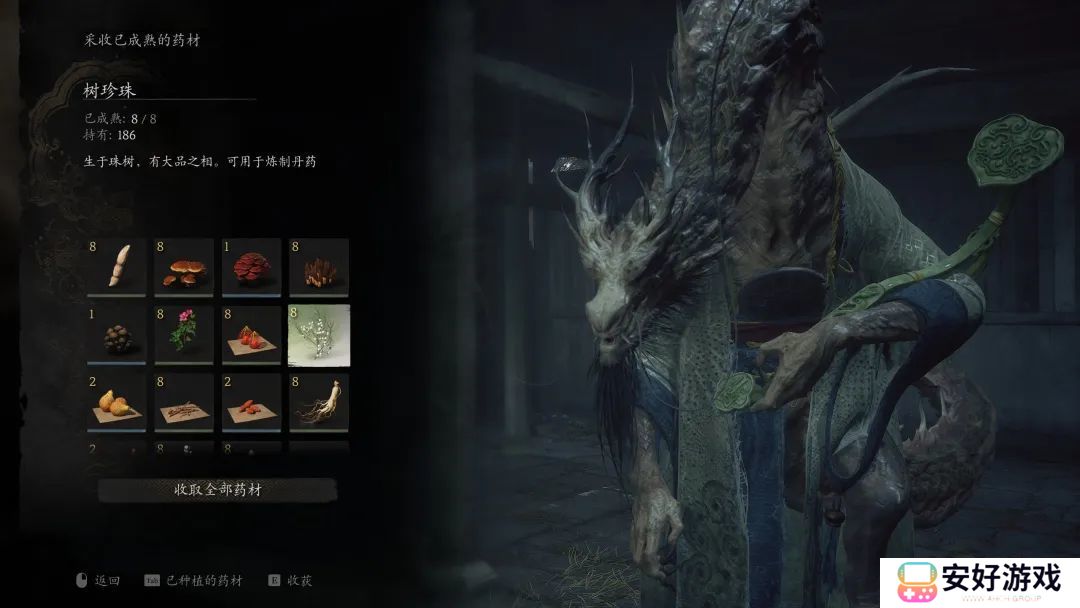
Task: Pick the yellow pear-shaped fruit slot
Action: (x=117, y=402)
